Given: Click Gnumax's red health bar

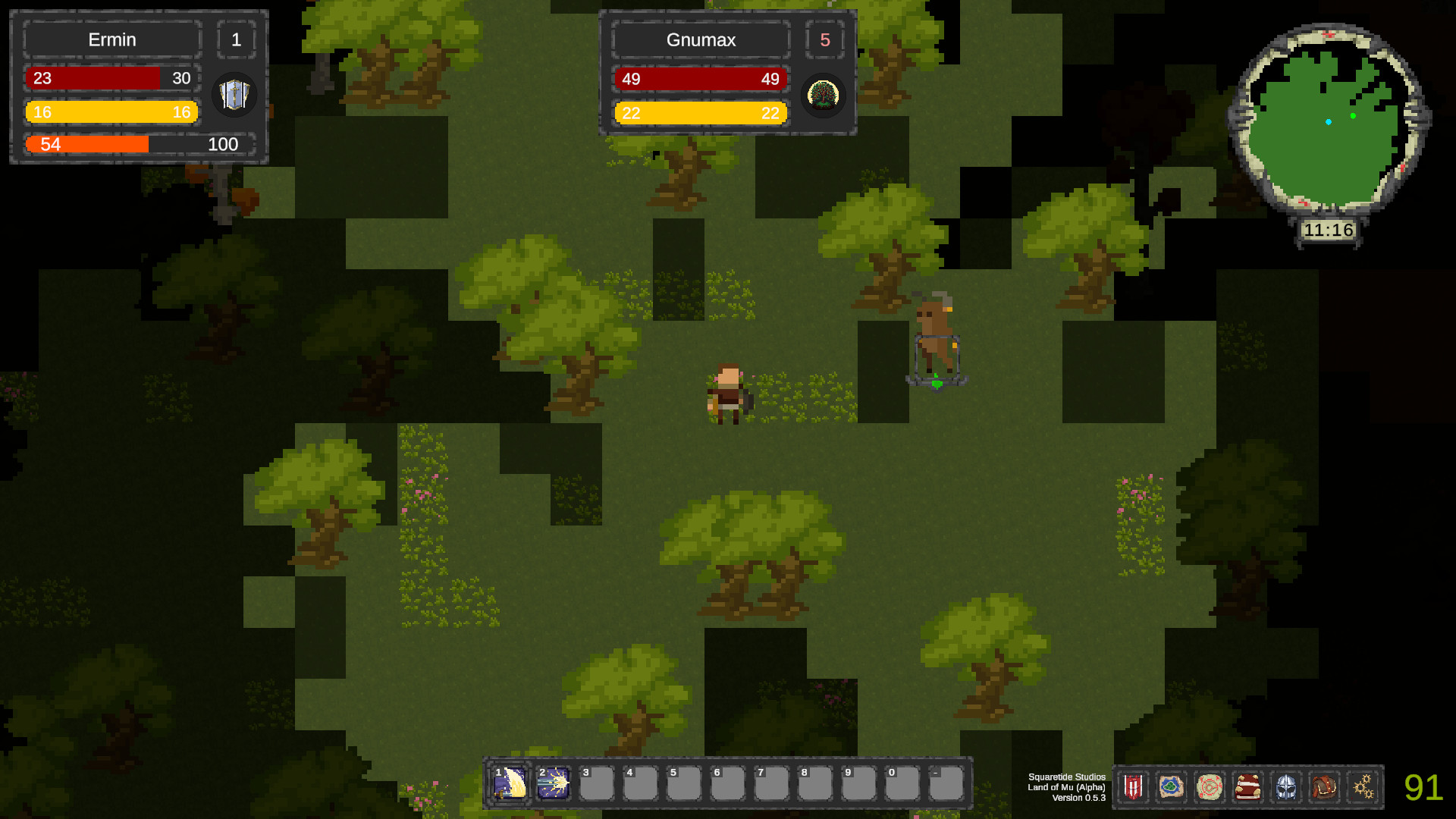Looking at the screenshot, I should [x=700, y=79].
